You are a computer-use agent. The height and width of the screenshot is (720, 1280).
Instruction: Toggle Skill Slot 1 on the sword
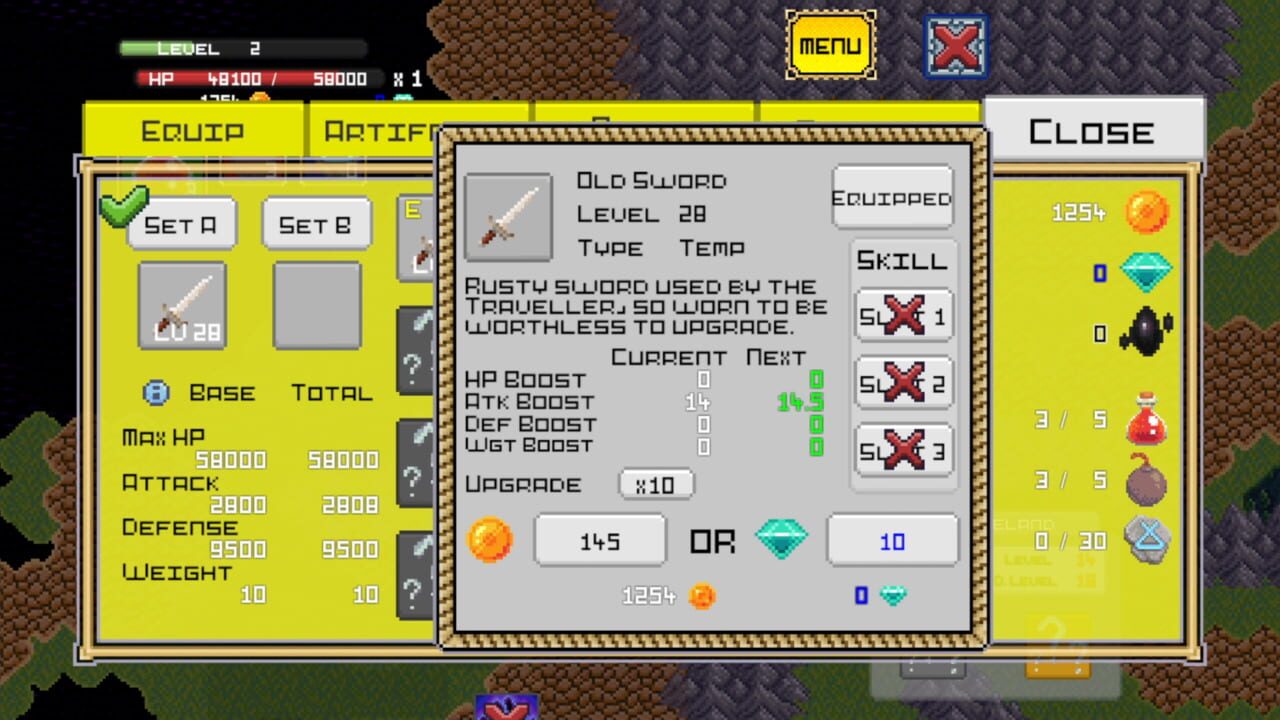pos(902,314)
